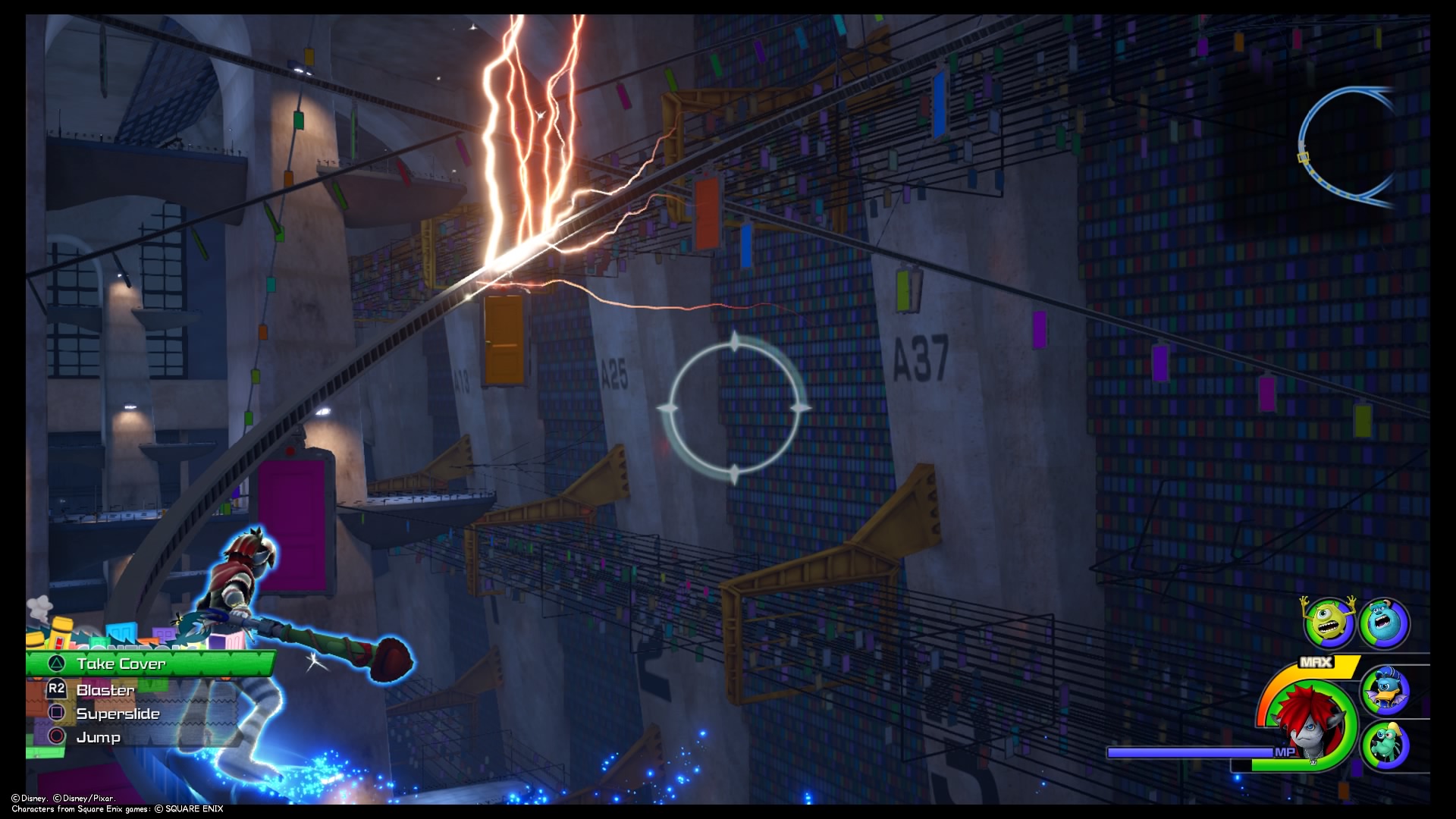Toggle the targeting reticle in the arena
1456x819 pixels.
[736, 409]
